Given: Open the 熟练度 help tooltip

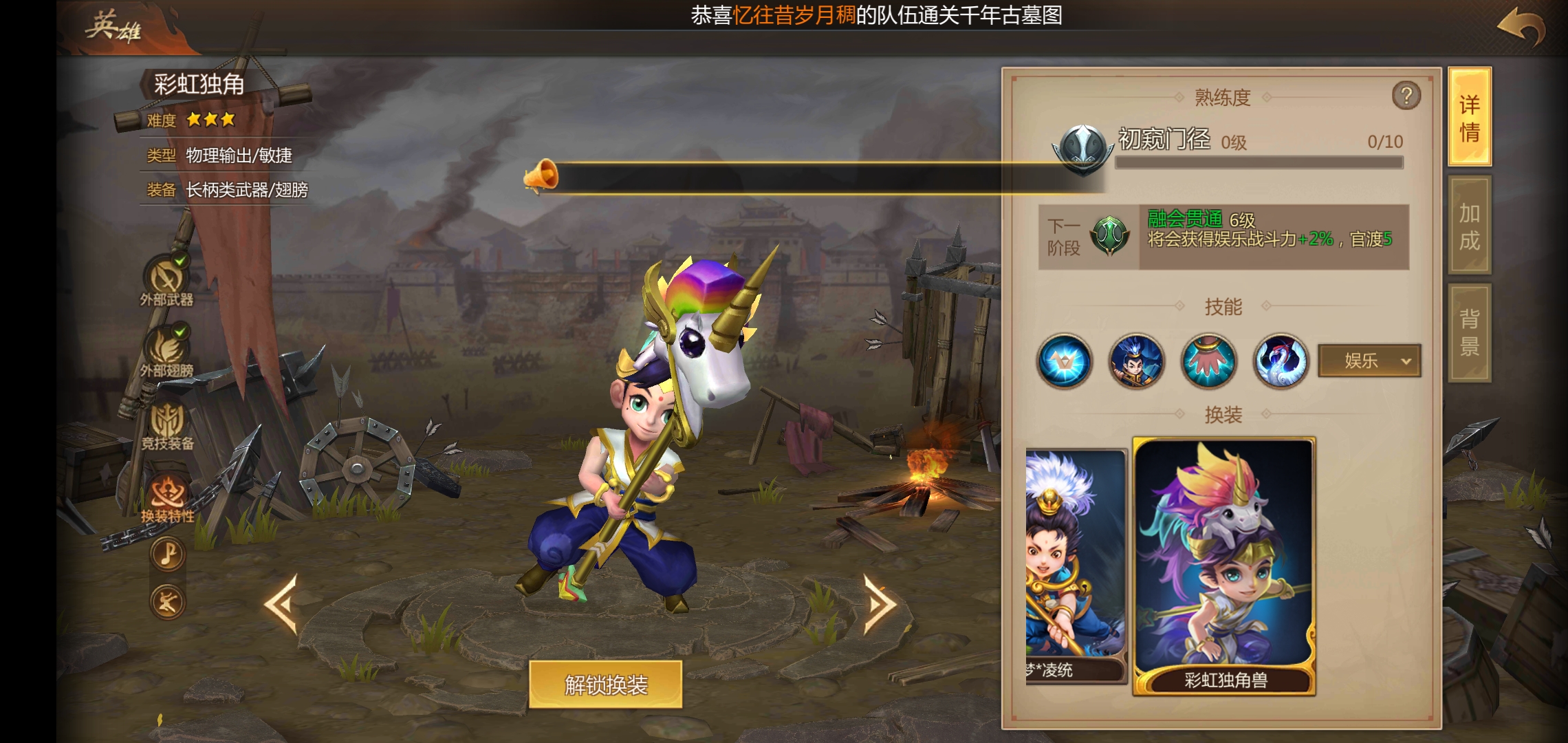Looking at the screenshot, I should click(x=1406, y=96).
